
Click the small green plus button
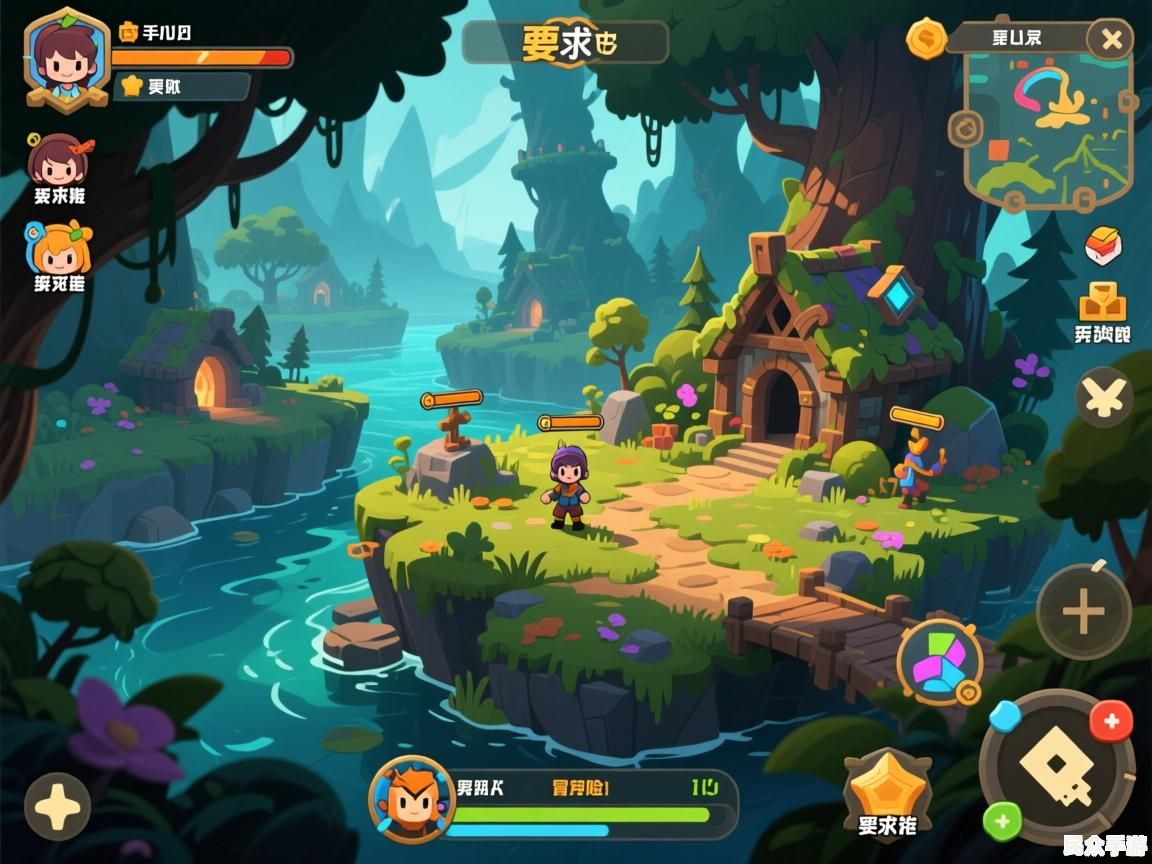click(1003, 822)
